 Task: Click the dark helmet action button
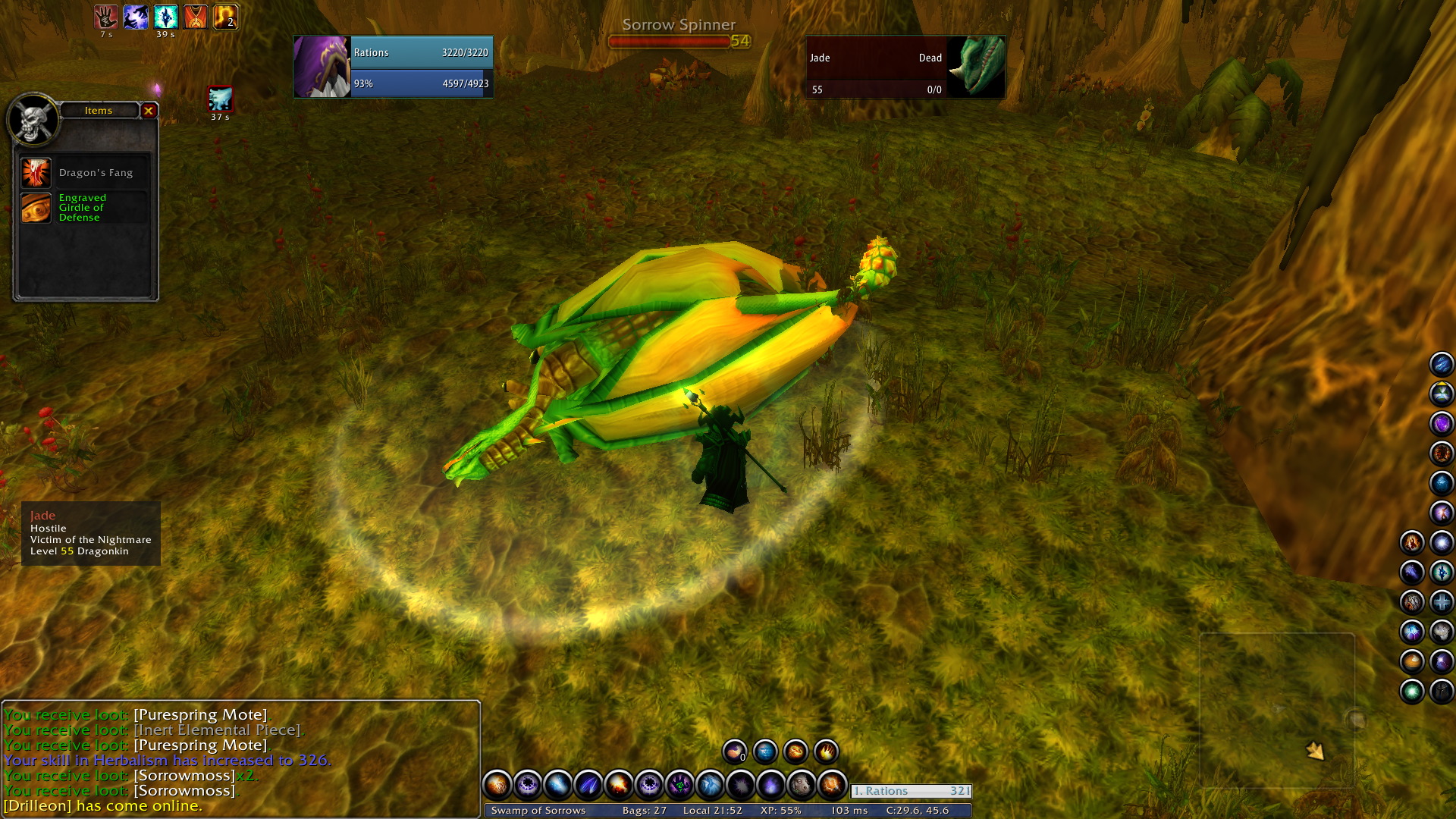1442,692
